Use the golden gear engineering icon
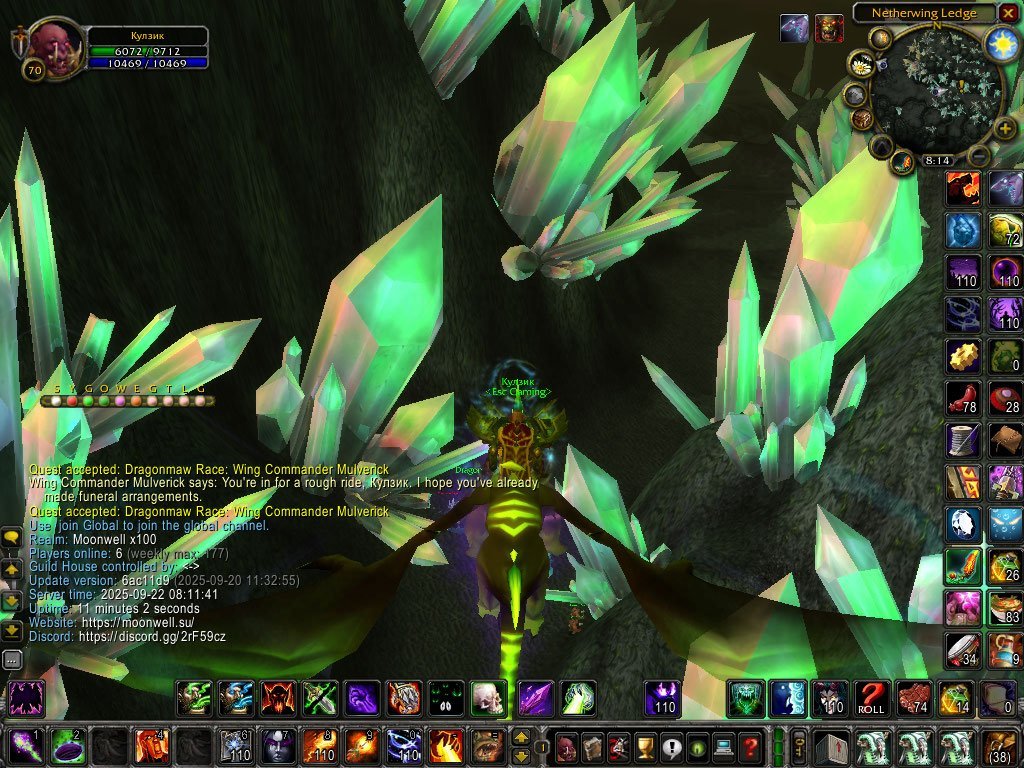1024x768 pixels. (963, 355)
